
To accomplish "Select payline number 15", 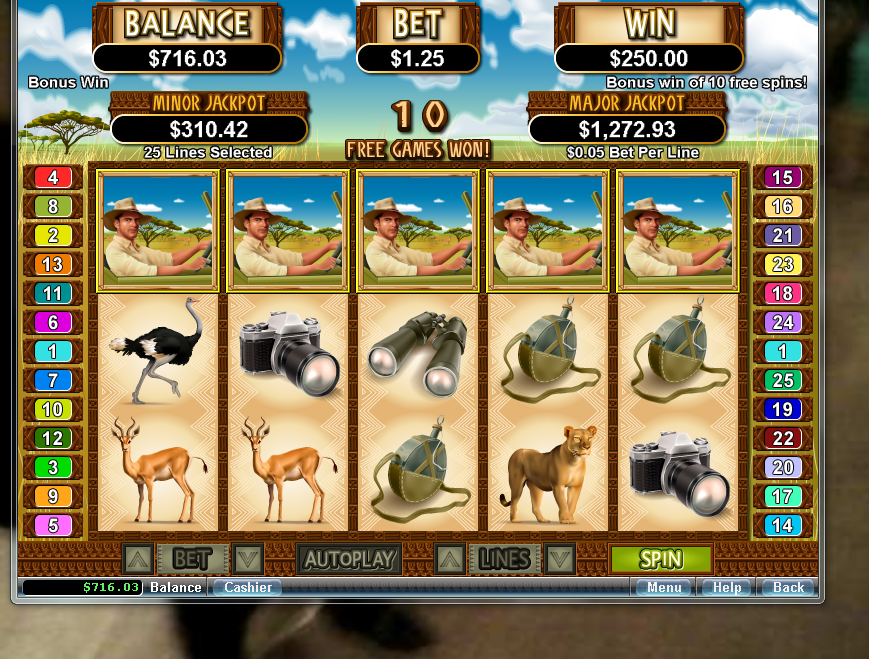I will pos(782,178).
